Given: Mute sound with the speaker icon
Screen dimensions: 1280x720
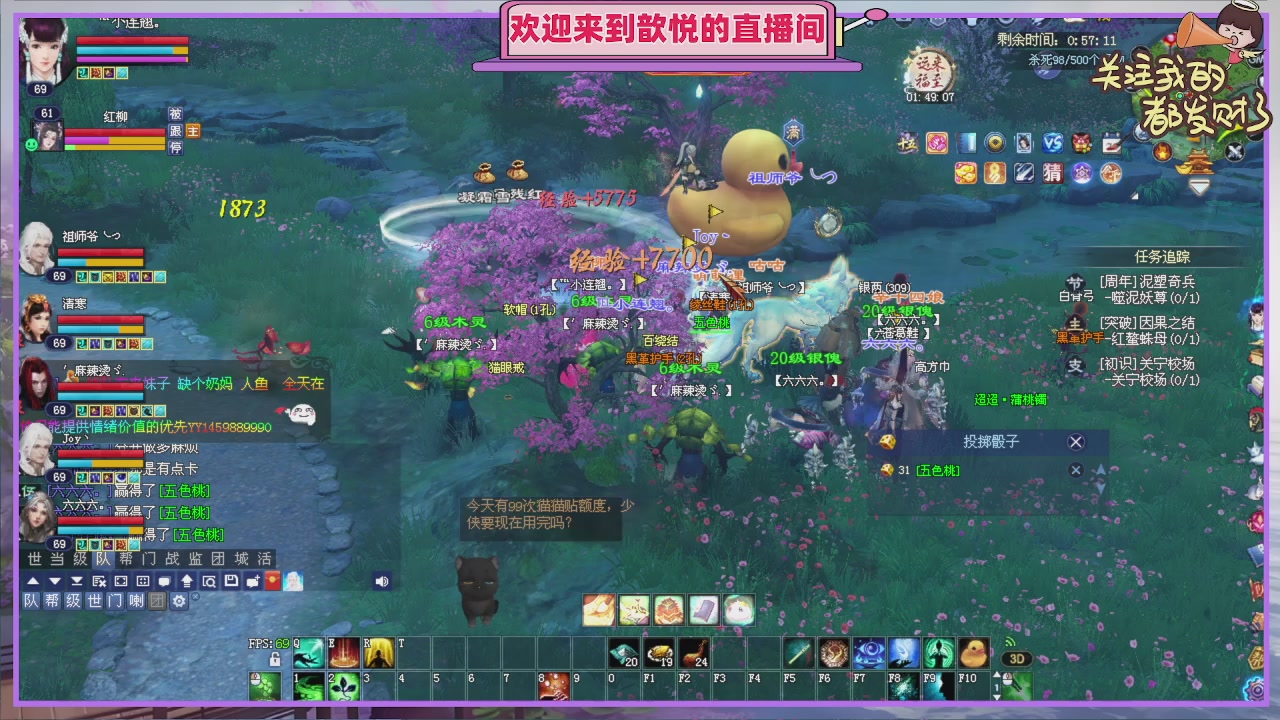Looking at the screenshot, I should (x=382, y=581).
